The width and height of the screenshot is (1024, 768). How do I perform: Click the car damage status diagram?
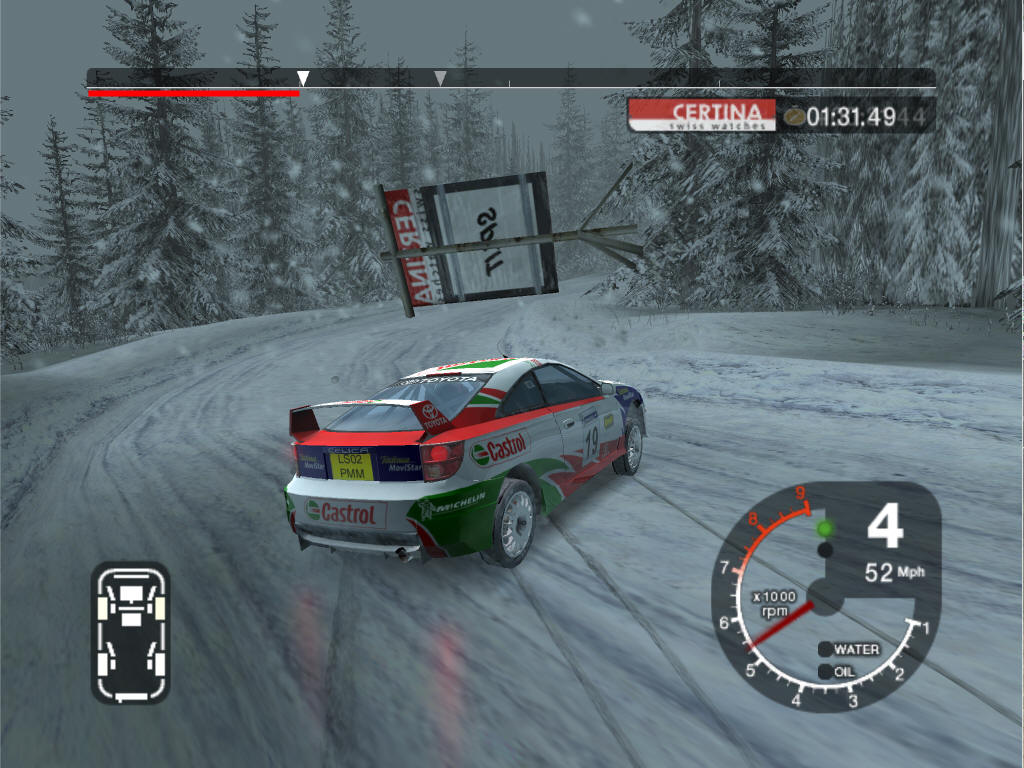coord(130,632)
